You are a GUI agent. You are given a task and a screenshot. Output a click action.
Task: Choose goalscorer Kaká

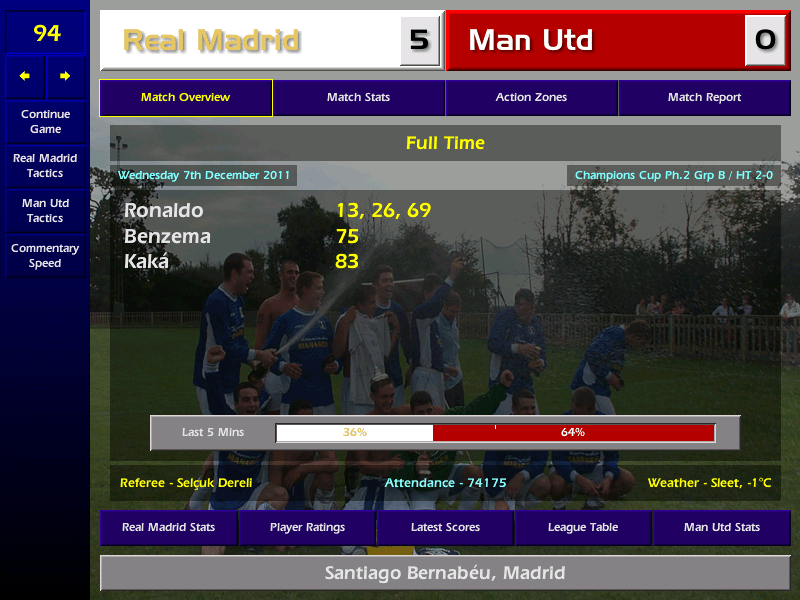coord(146,262)
